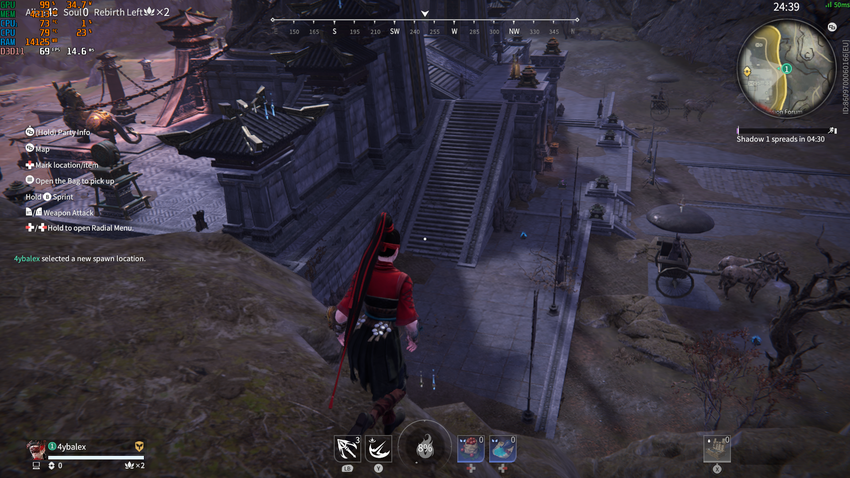Open the circular minimap

point(786,68)
